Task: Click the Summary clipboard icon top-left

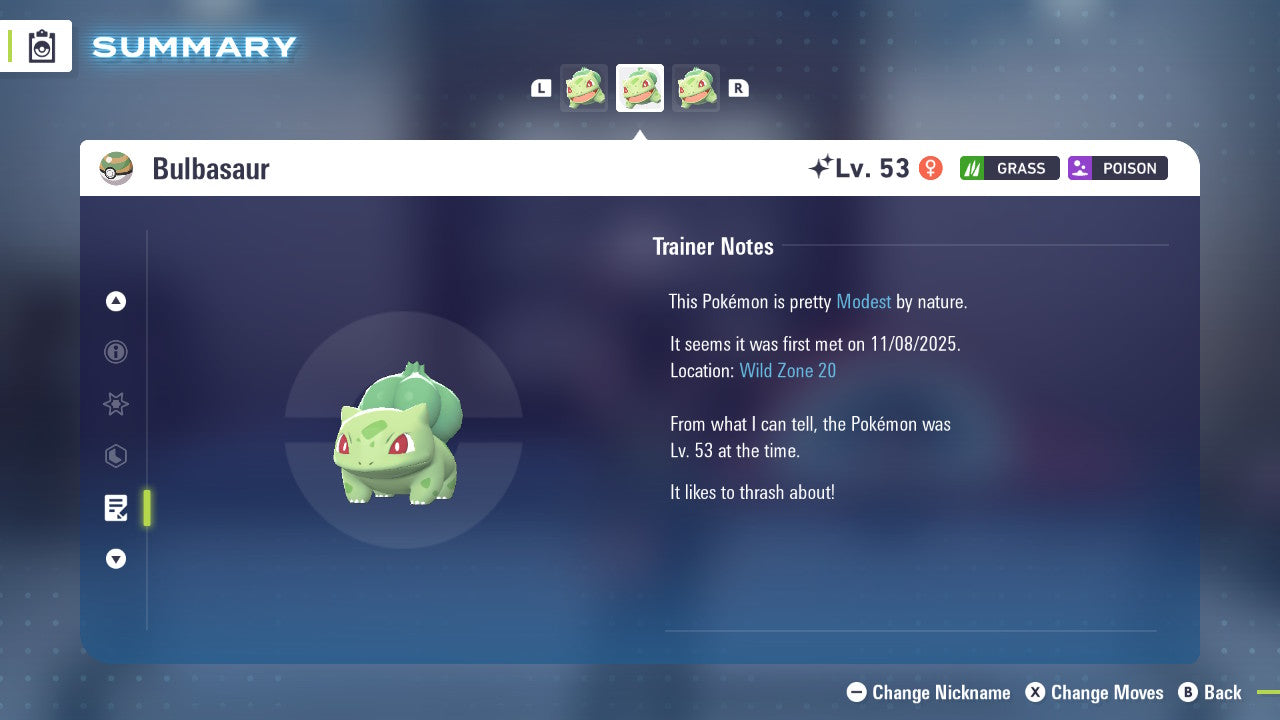Action: 41,46
